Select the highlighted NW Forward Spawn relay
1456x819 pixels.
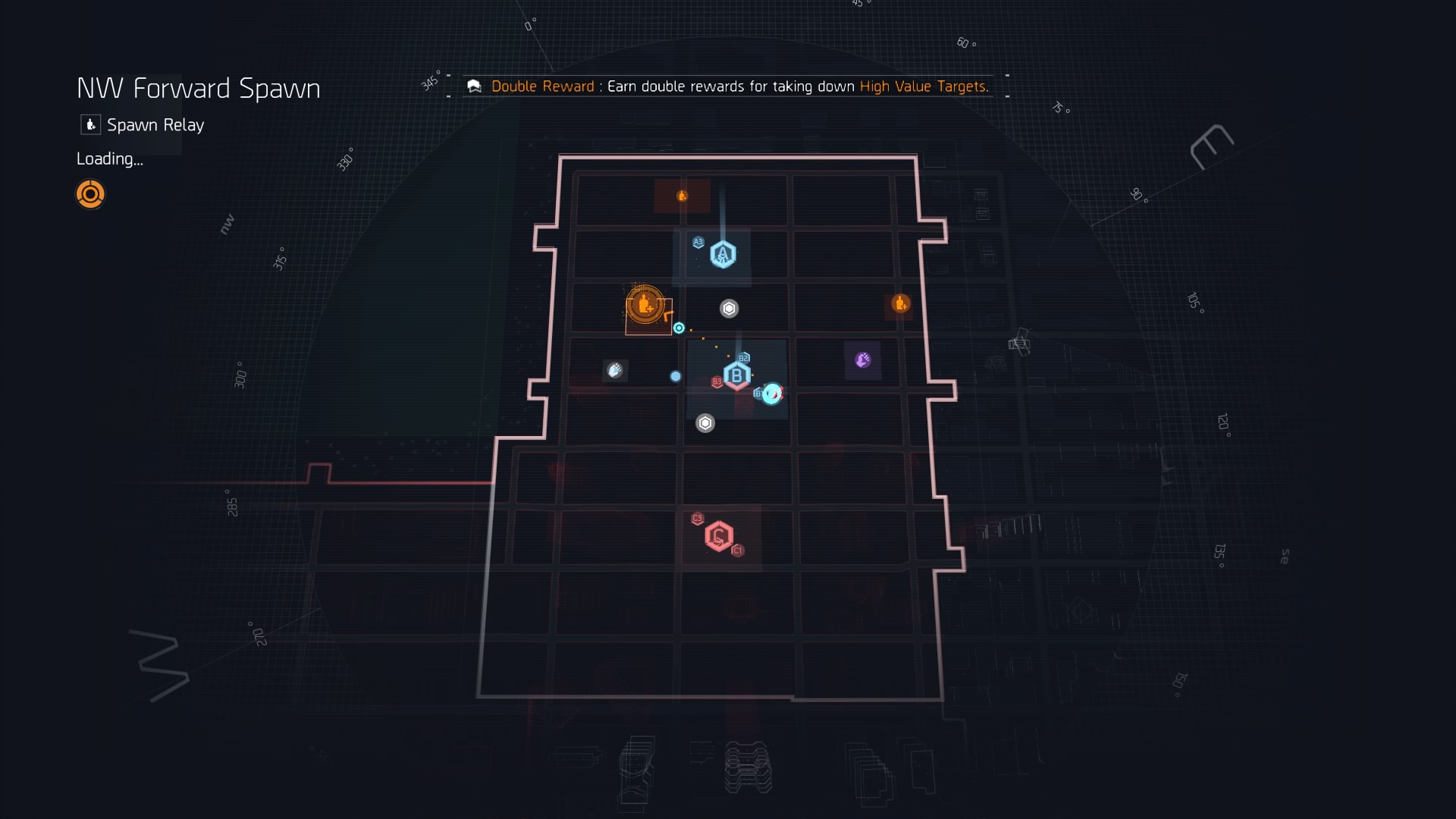coord(645,305)
